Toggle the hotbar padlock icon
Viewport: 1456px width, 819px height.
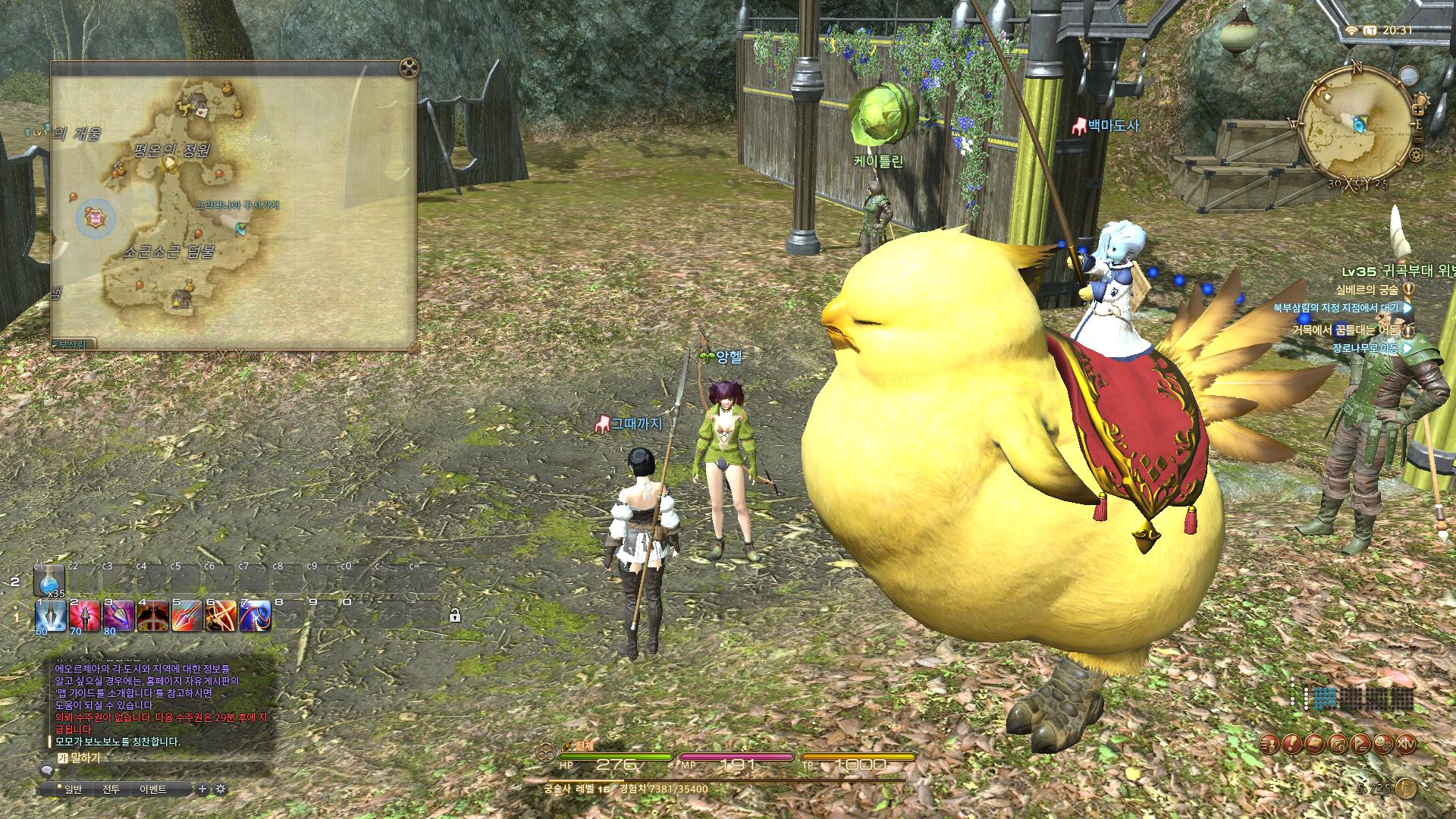click(x=454, y=616)
